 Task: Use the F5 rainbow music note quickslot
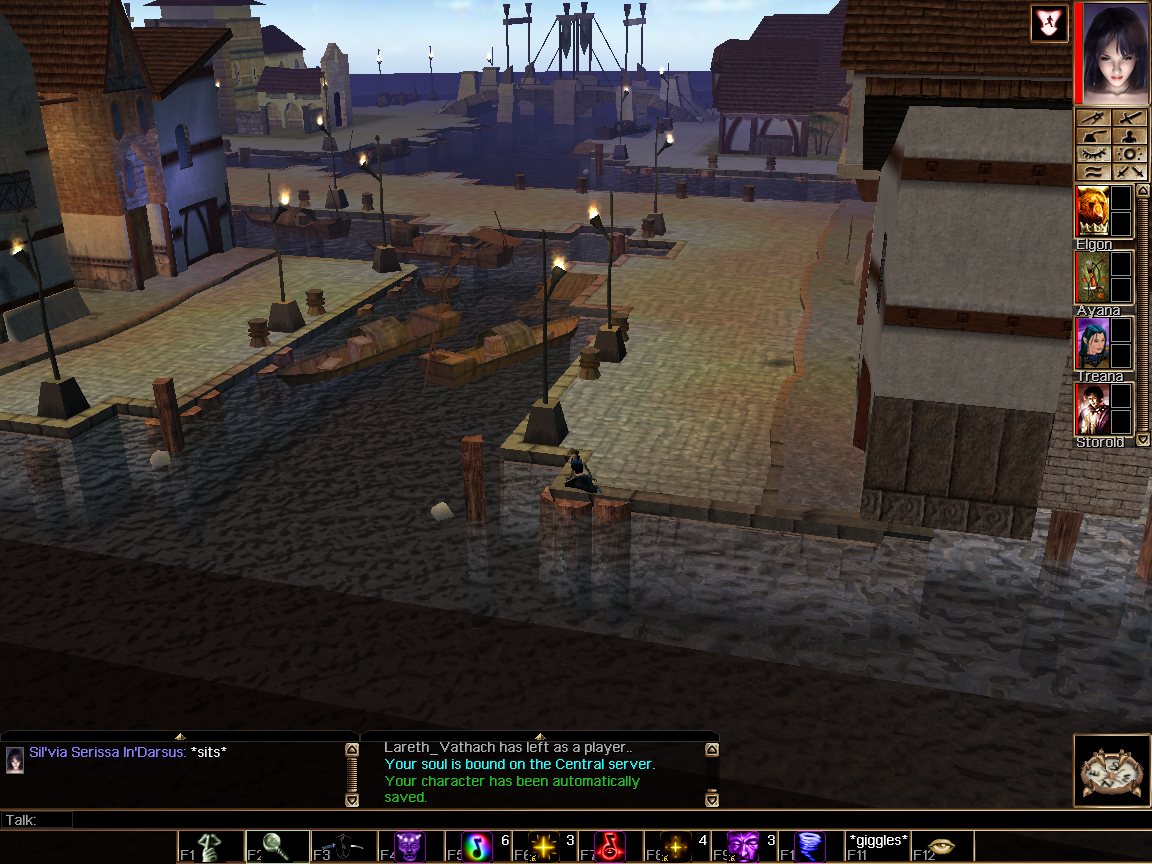click(x=477, y=846)
